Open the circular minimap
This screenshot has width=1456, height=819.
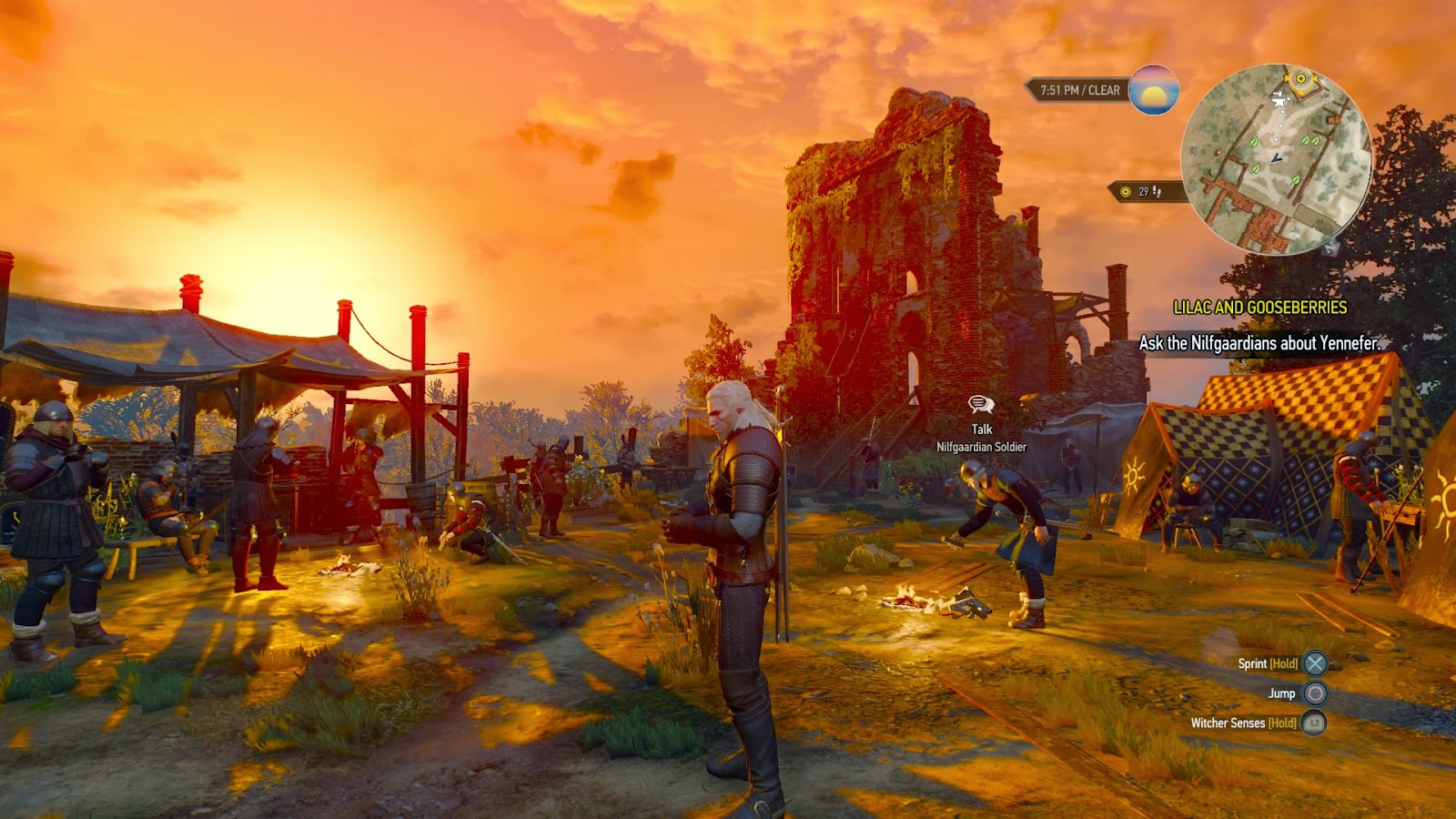1276,160
